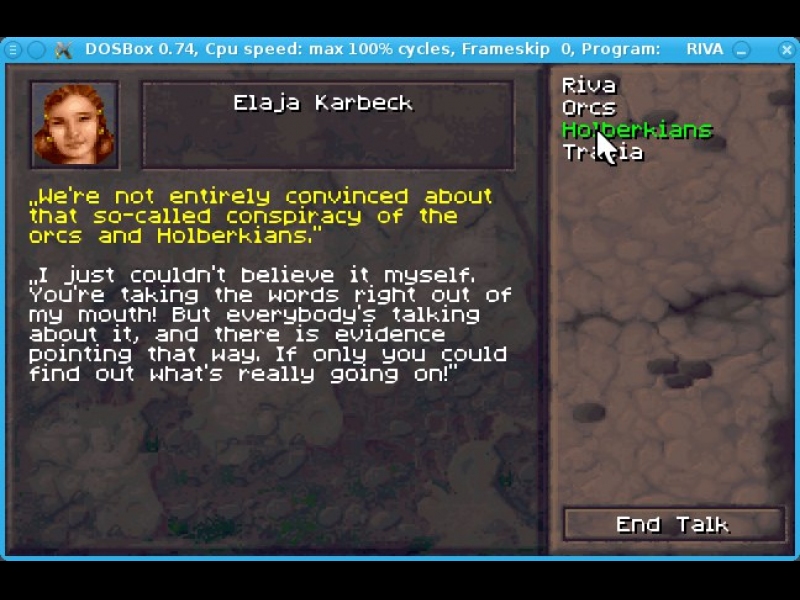Choose the Orcs dialogue topic
The width and height of the screenshot is (800, 600).
point(588,108)
